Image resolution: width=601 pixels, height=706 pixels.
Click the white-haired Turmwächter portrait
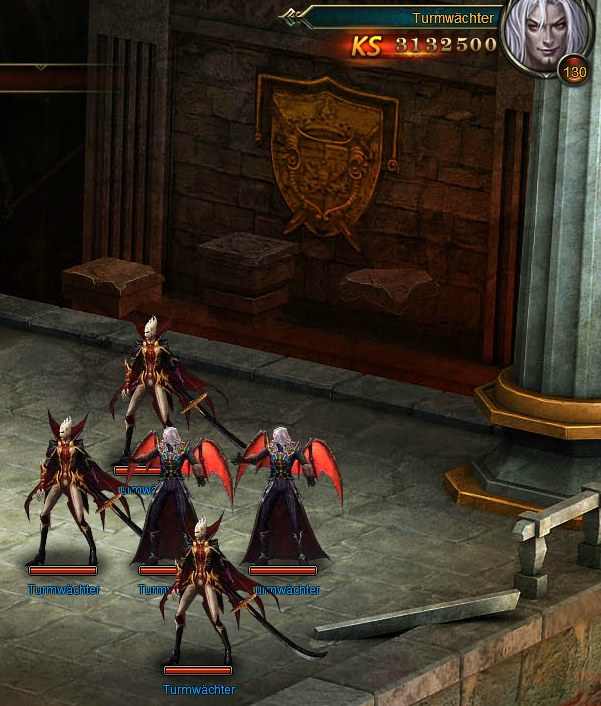click(541, 38)
